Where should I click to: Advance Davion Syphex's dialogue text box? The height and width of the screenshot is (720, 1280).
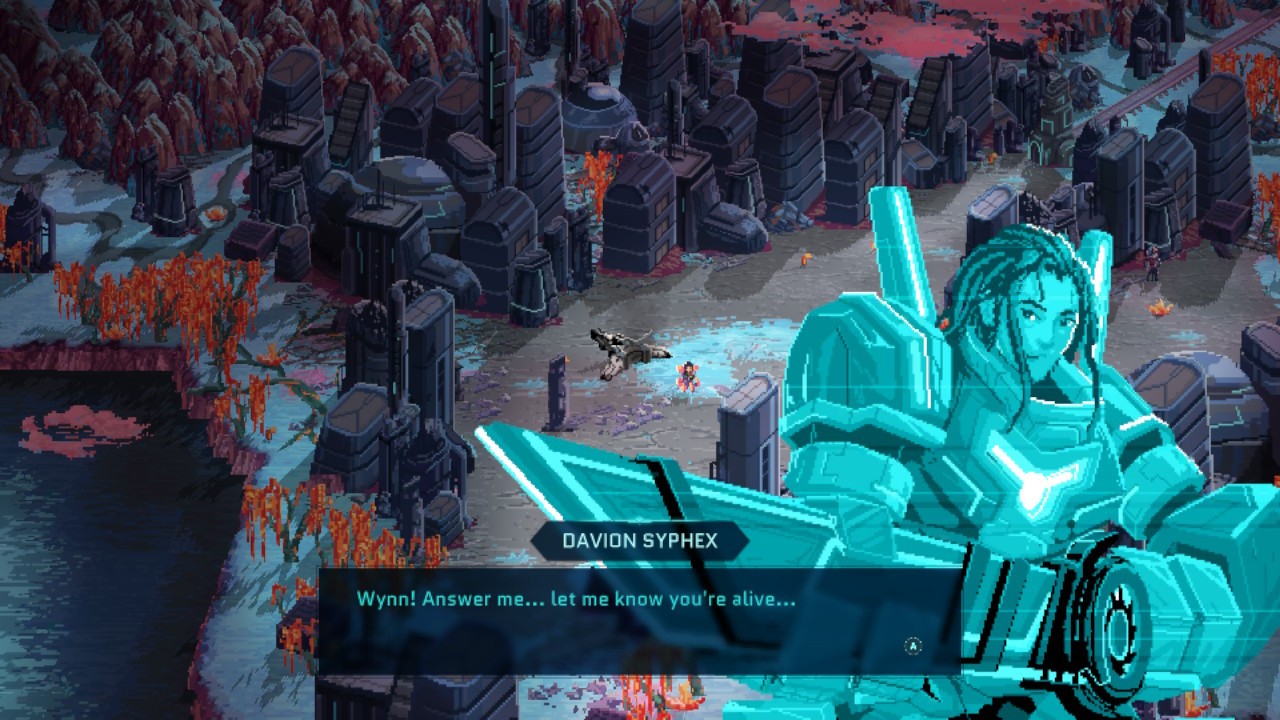pos(912,646)
